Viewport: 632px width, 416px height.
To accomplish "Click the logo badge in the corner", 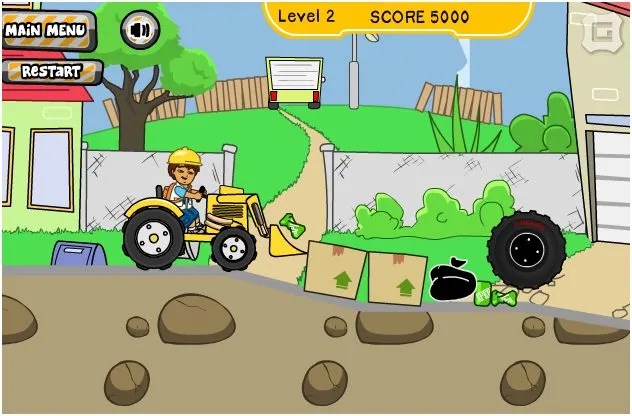I will [602, 29].
